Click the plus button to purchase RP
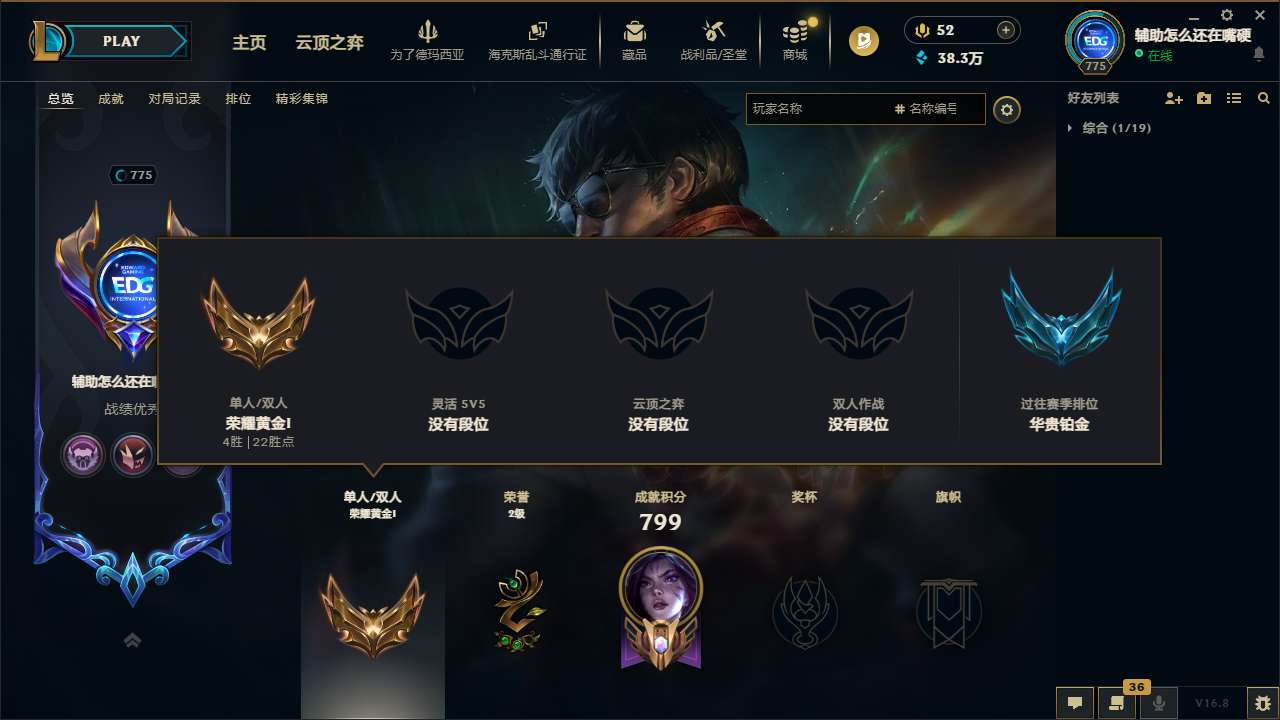 click(1005, 30)
